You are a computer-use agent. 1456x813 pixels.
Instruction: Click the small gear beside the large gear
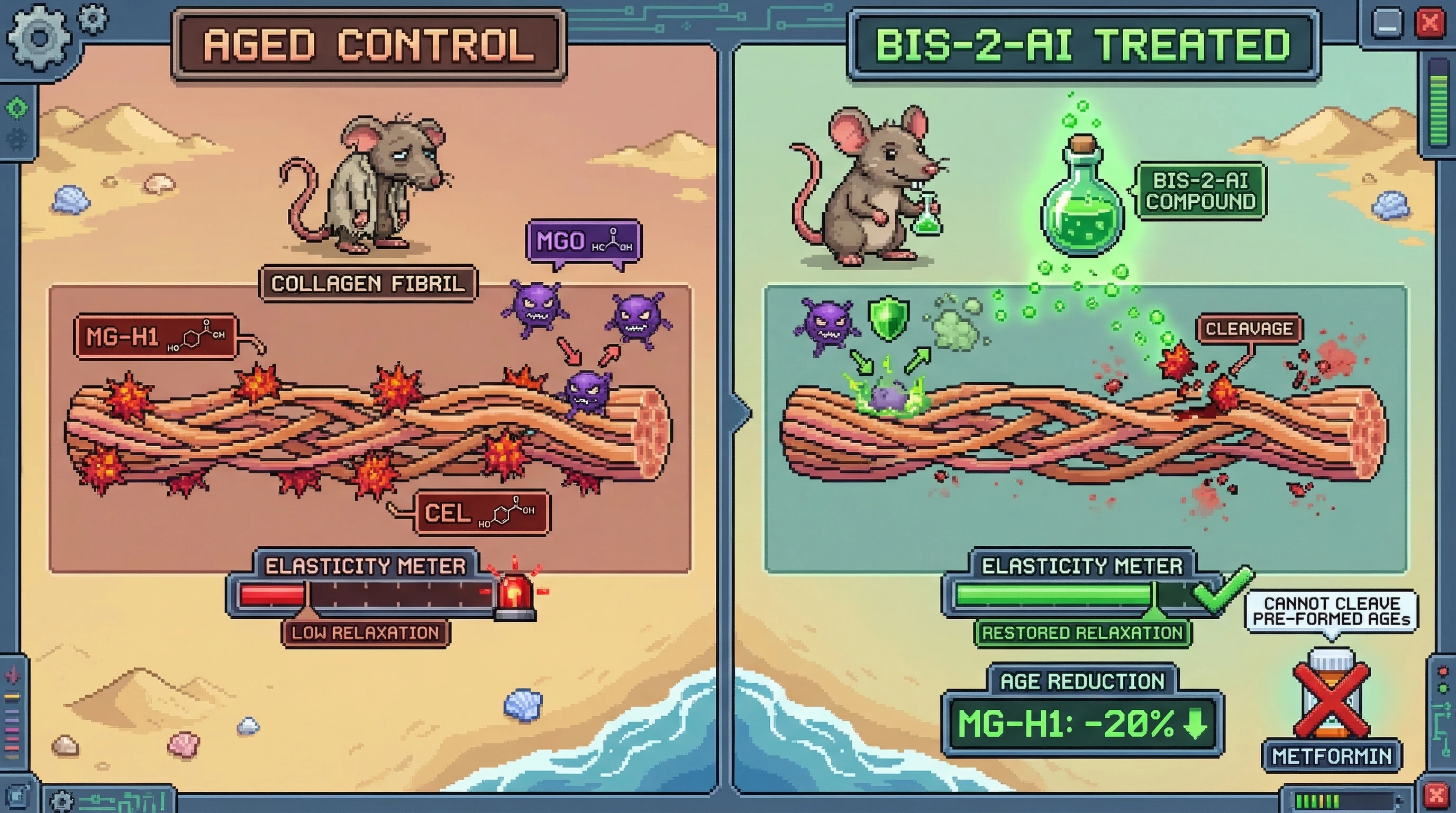coord(93,18)
